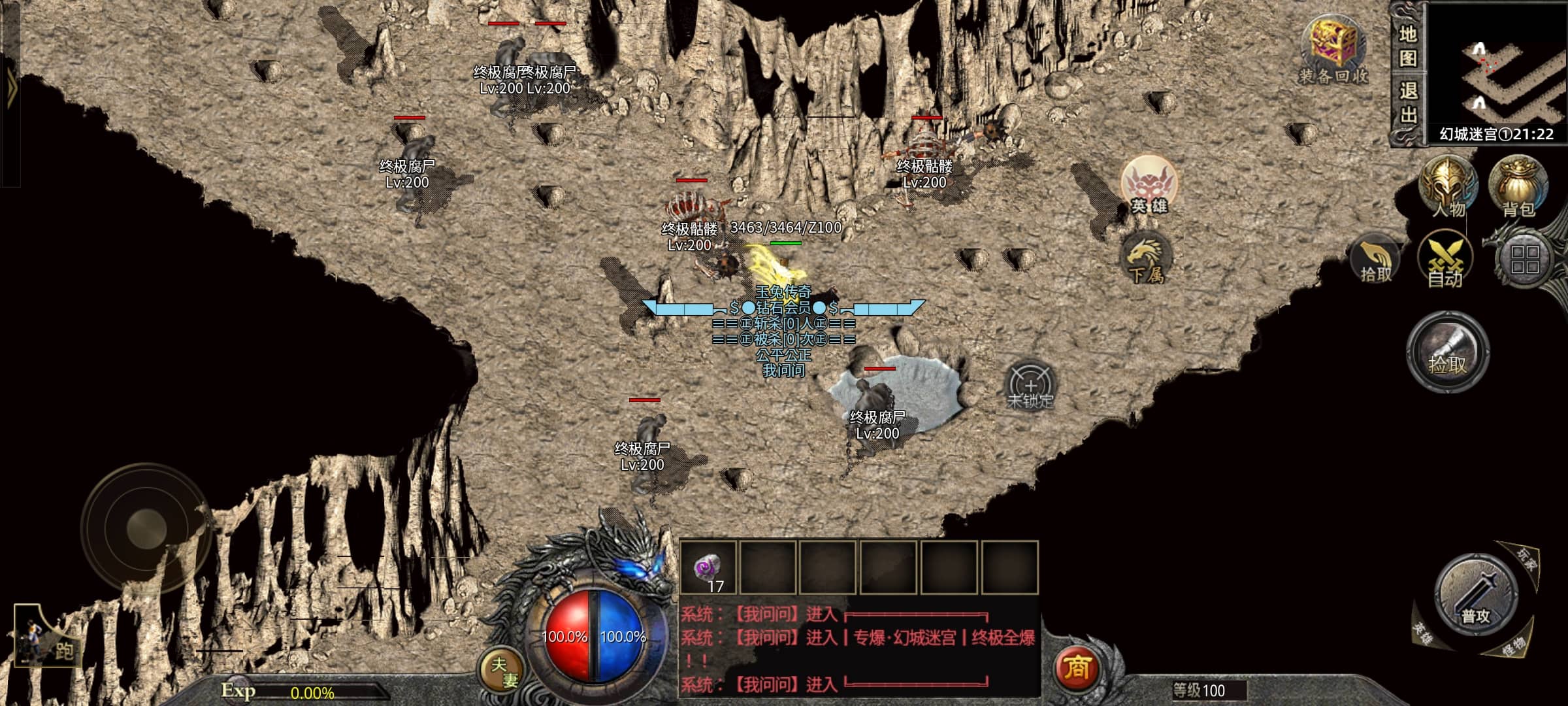Click the 退出 exit button
This screenshot has width=1568, height=706.
coord(1407,103)
